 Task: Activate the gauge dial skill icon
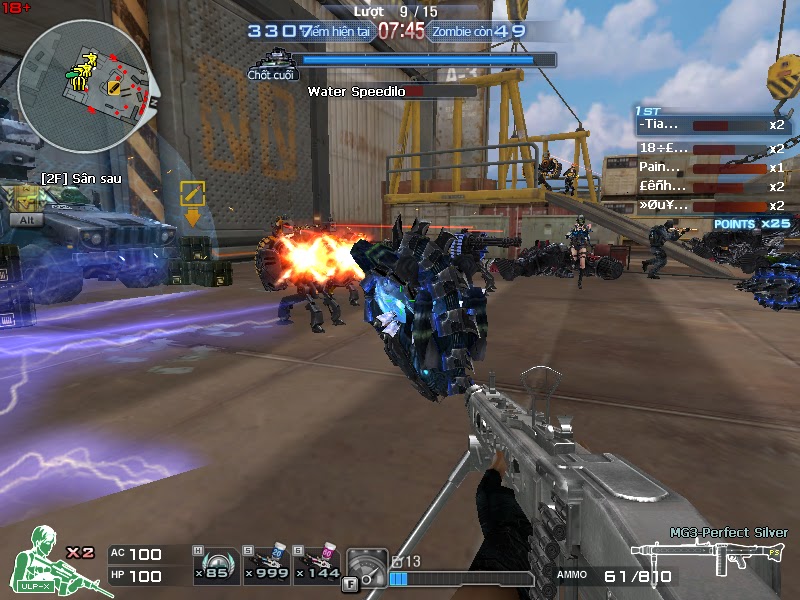tap(365, 565)
